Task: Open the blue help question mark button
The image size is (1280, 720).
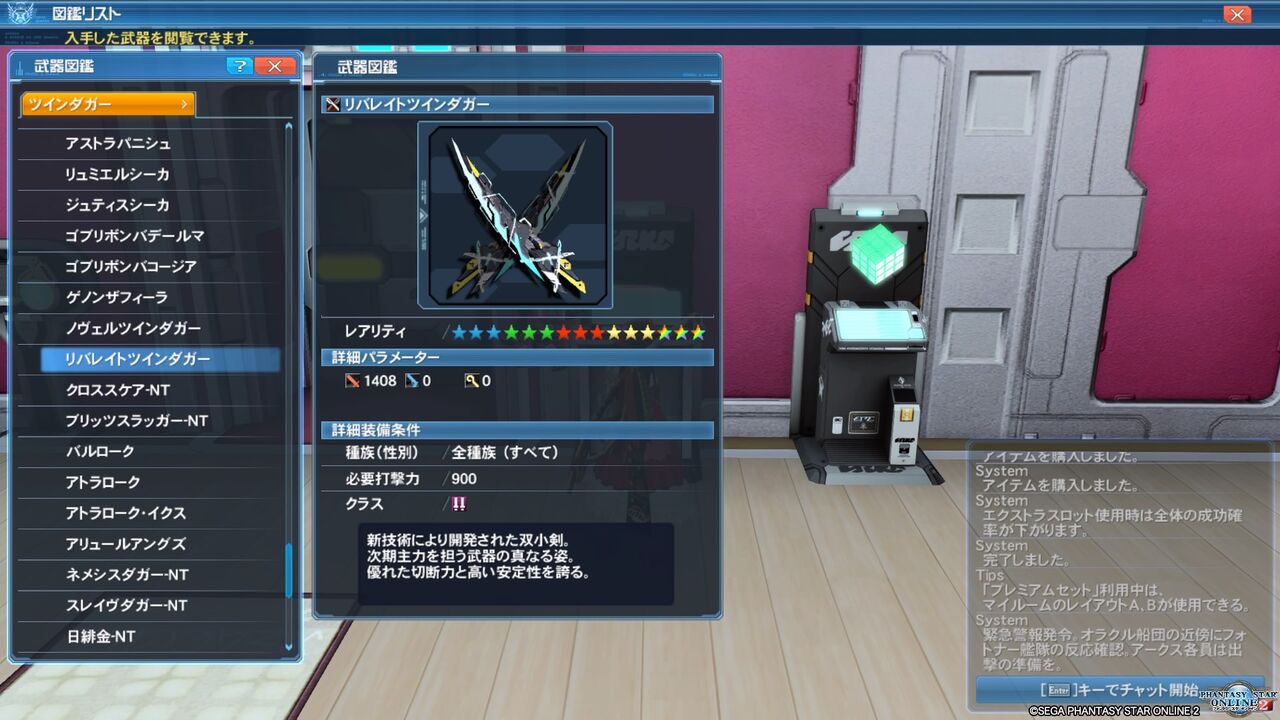Action: 240,66
